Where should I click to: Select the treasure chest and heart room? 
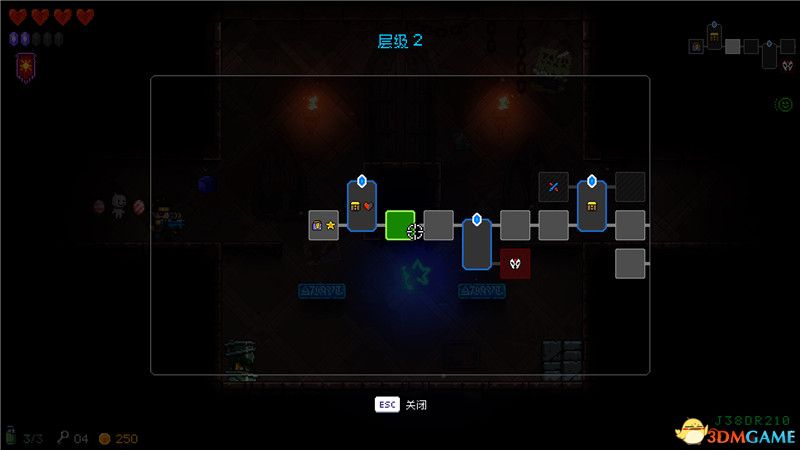coord(362,205)
